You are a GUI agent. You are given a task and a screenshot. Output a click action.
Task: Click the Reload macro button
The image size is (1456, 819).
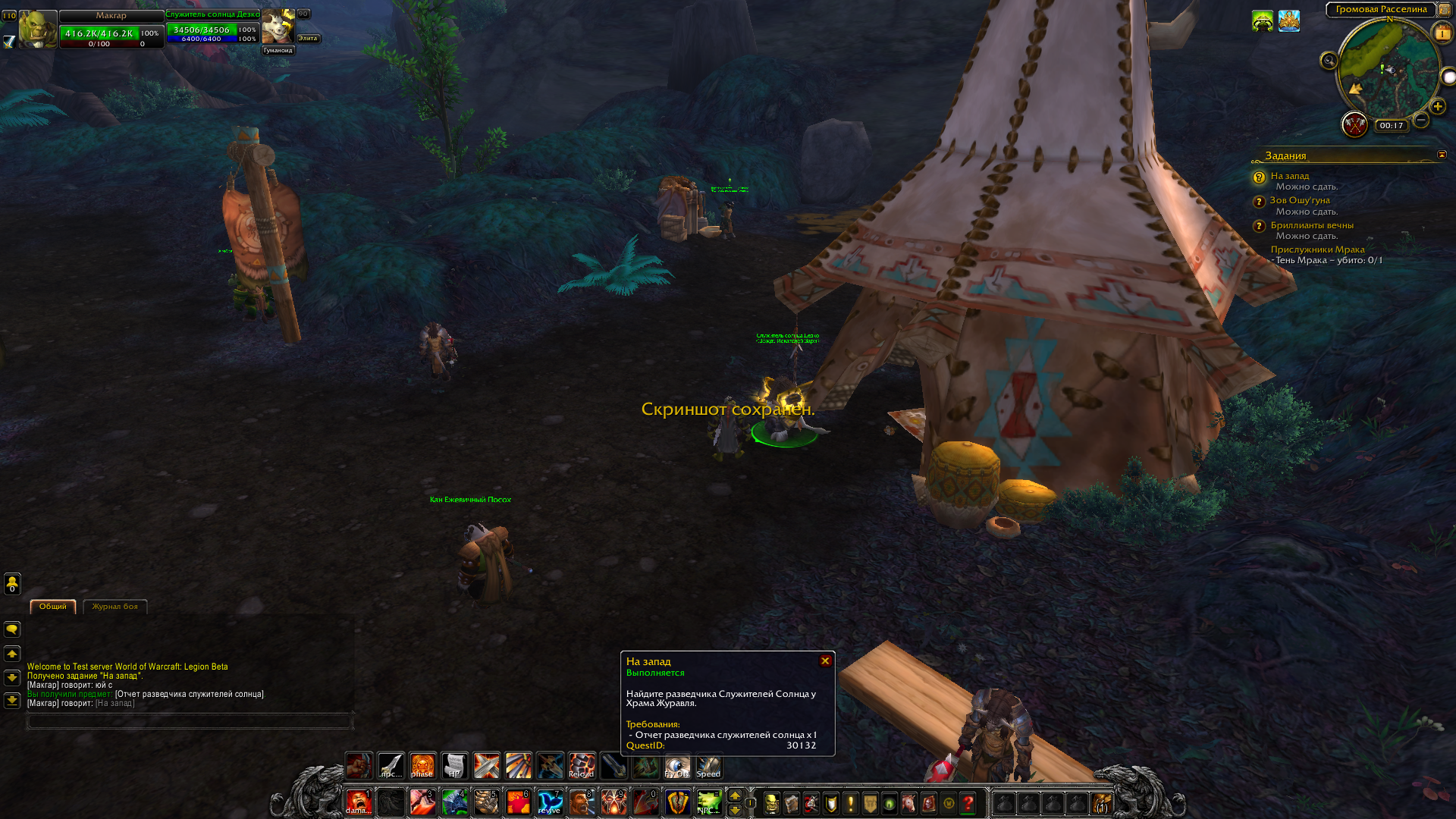click(582, 766)
